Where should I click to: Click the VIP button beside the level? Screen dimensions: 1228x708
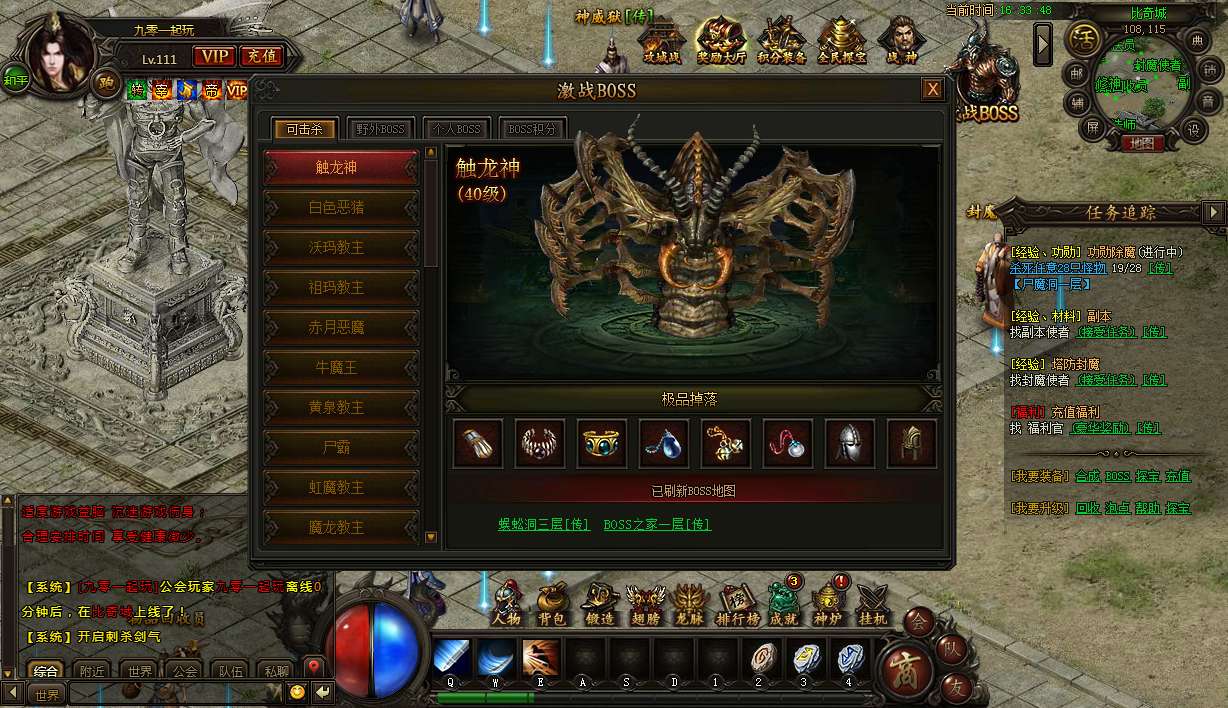point(212,57)
